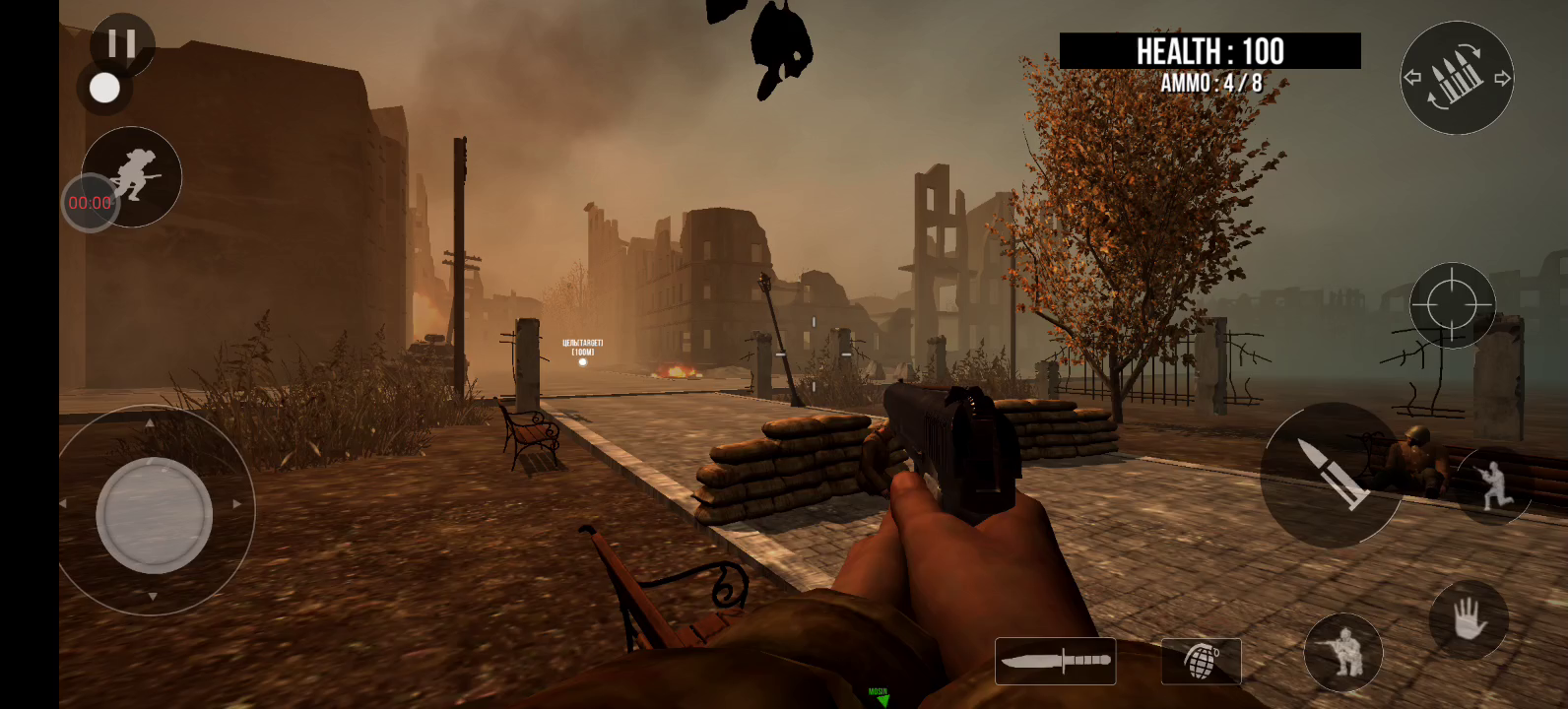Viewport: 1568px width, 709px height.
Task: Tap the running soldier sprint button
Action: pyautogui.click(x=133, y=176)
